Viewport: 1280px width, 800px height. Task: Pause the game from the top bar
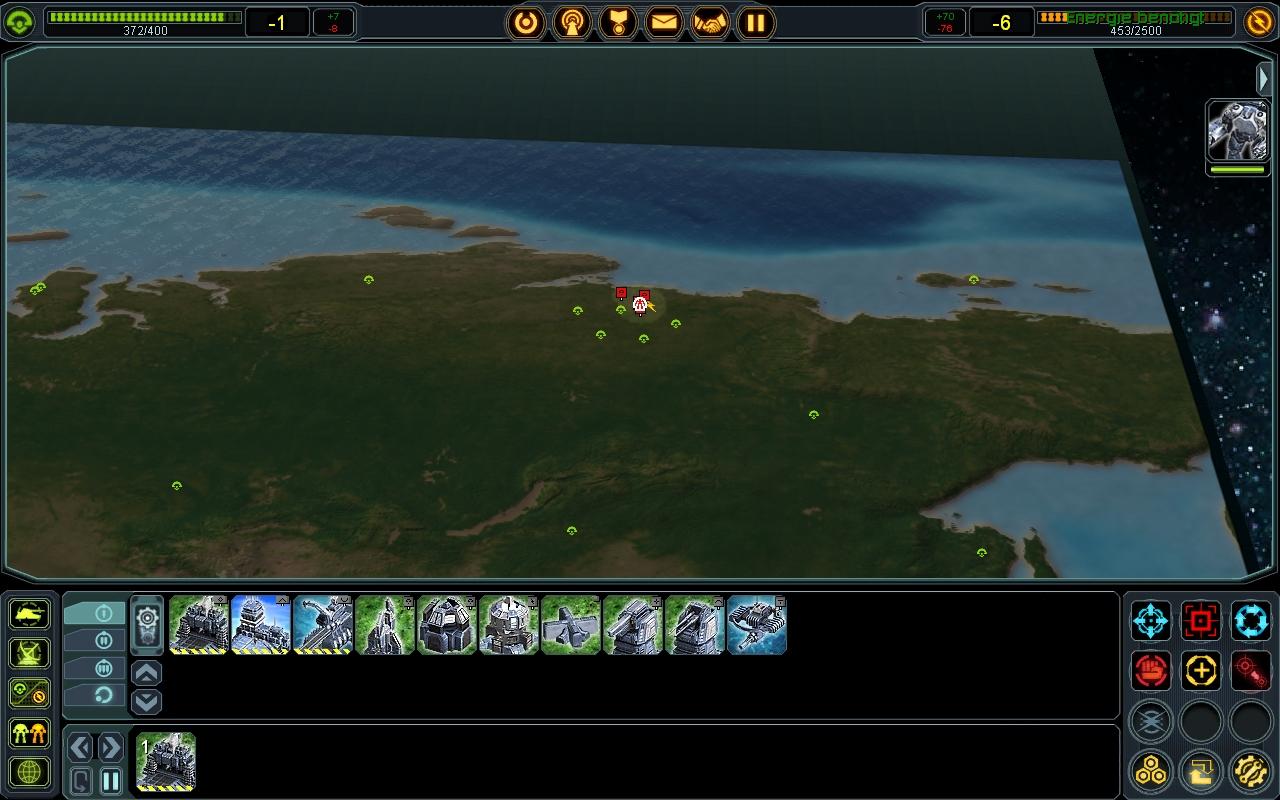pos(756,22)
